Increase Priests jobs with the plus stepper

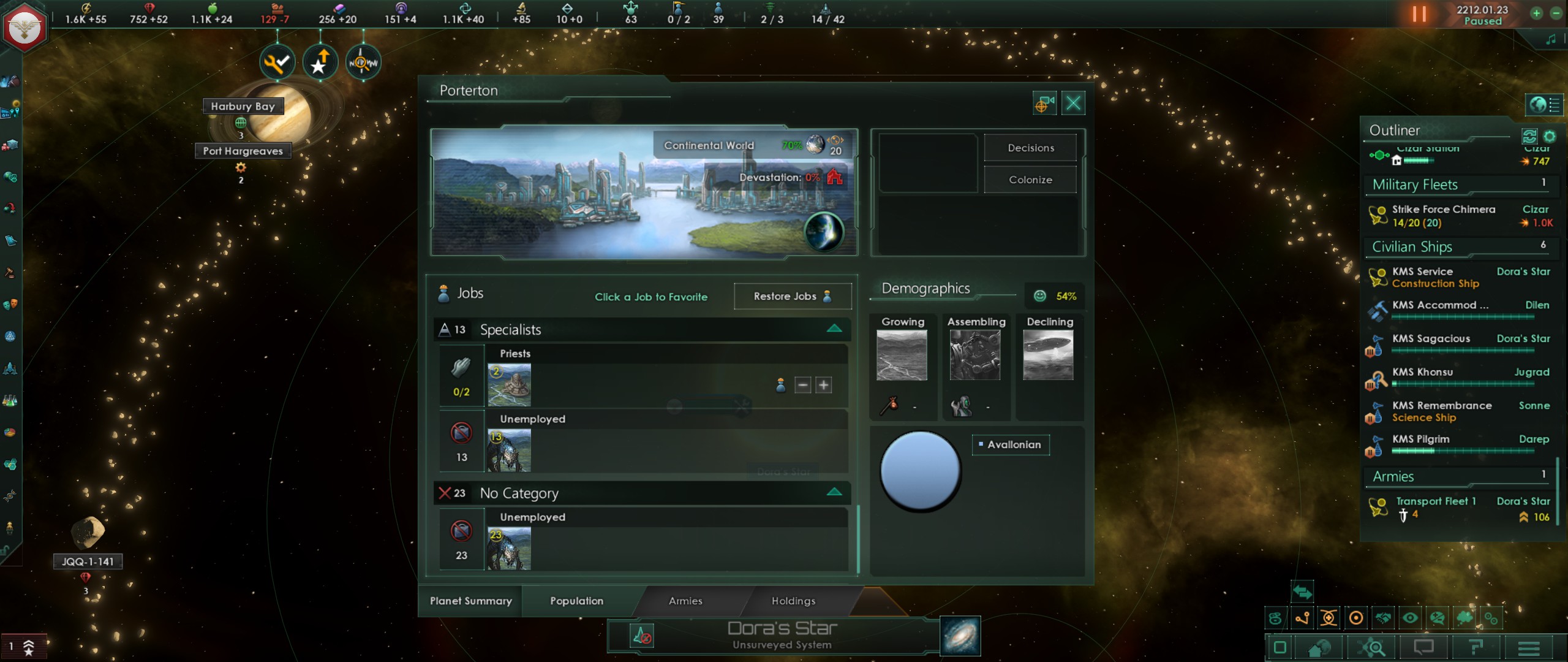click(x=823, y=385)
